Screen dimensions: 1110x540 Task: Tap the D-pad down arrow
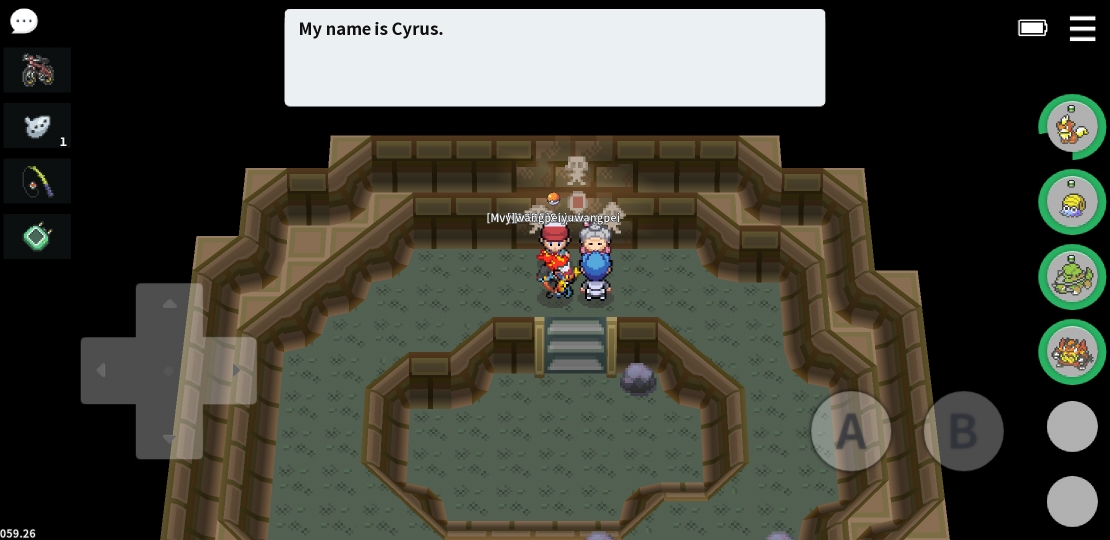[x=169, y=435]
